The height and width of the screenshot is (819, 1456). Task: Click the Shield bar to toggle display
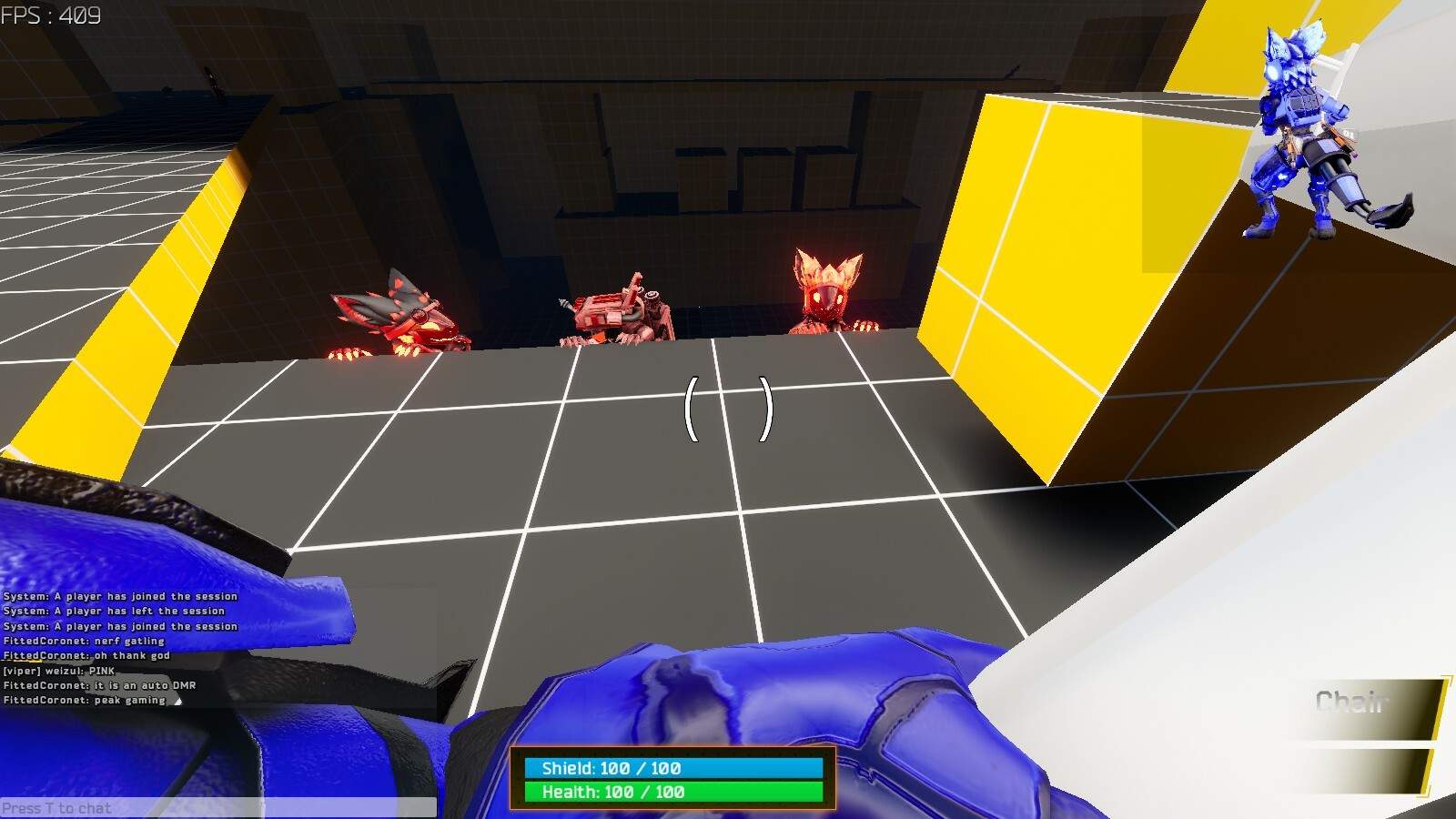pos(673,767)
